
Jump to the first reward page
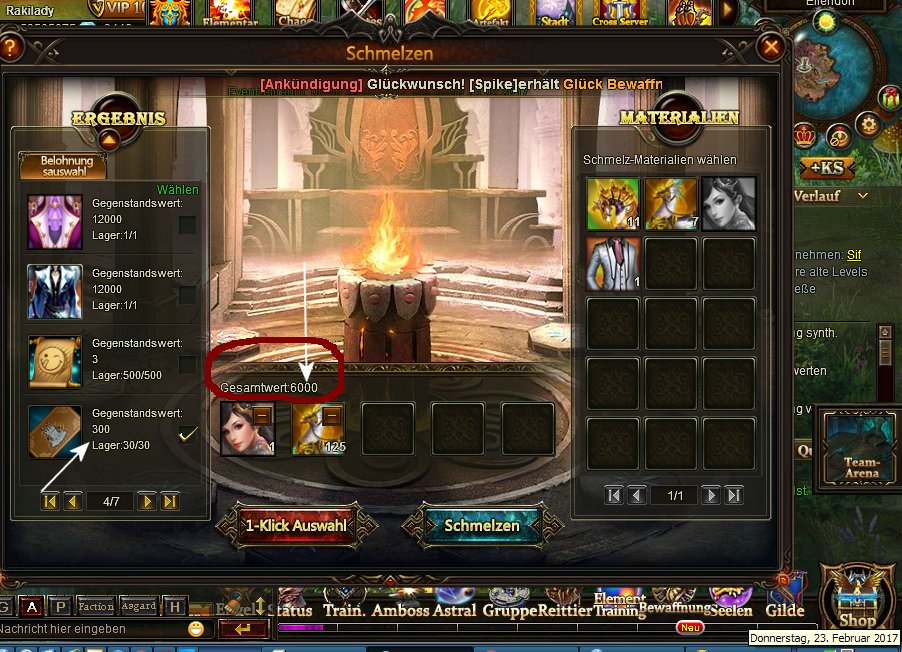[x=49, y=501]
